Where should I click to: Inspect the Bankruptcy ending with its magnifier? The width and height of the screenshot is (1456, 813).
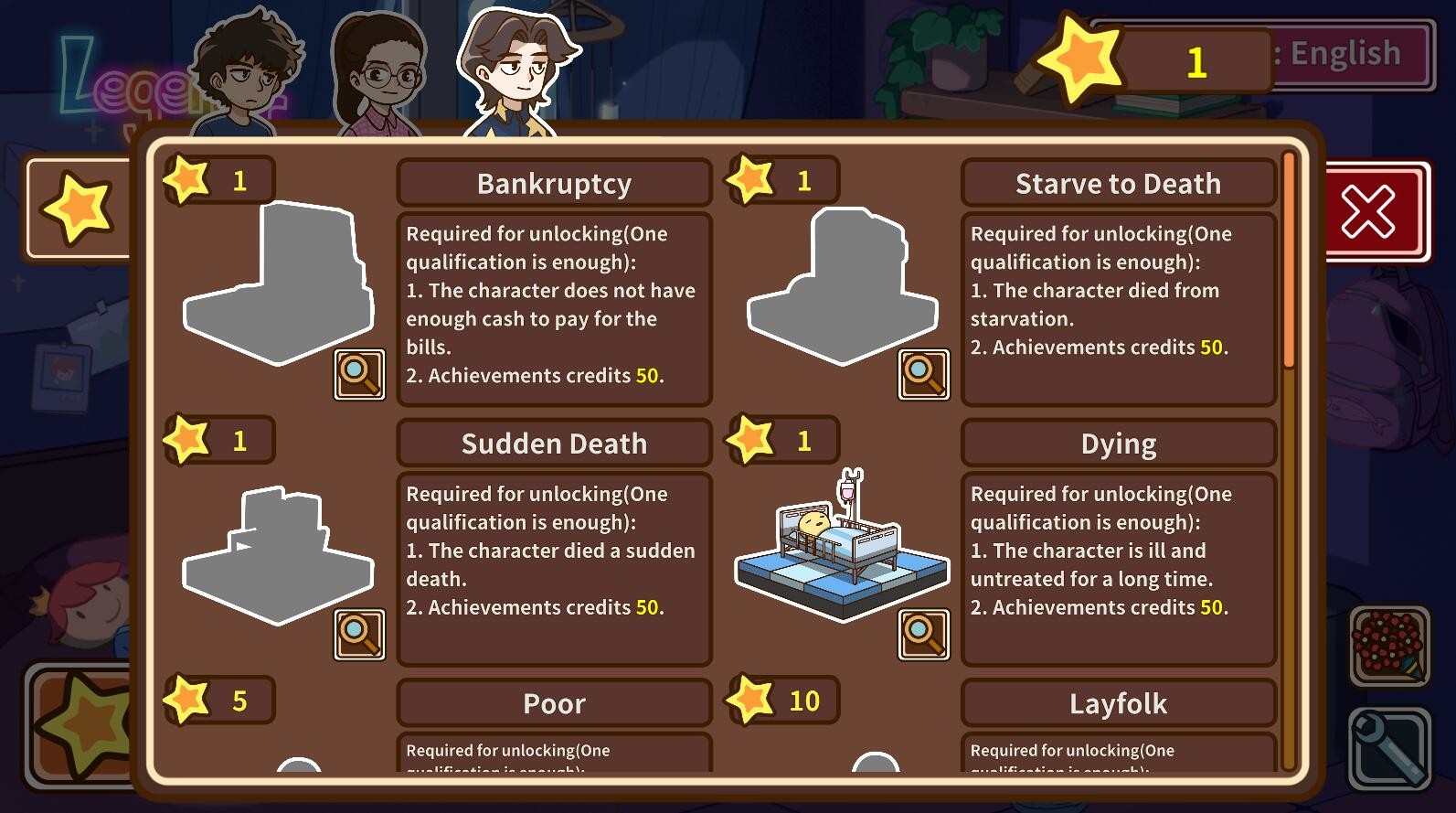coord(359,374)
